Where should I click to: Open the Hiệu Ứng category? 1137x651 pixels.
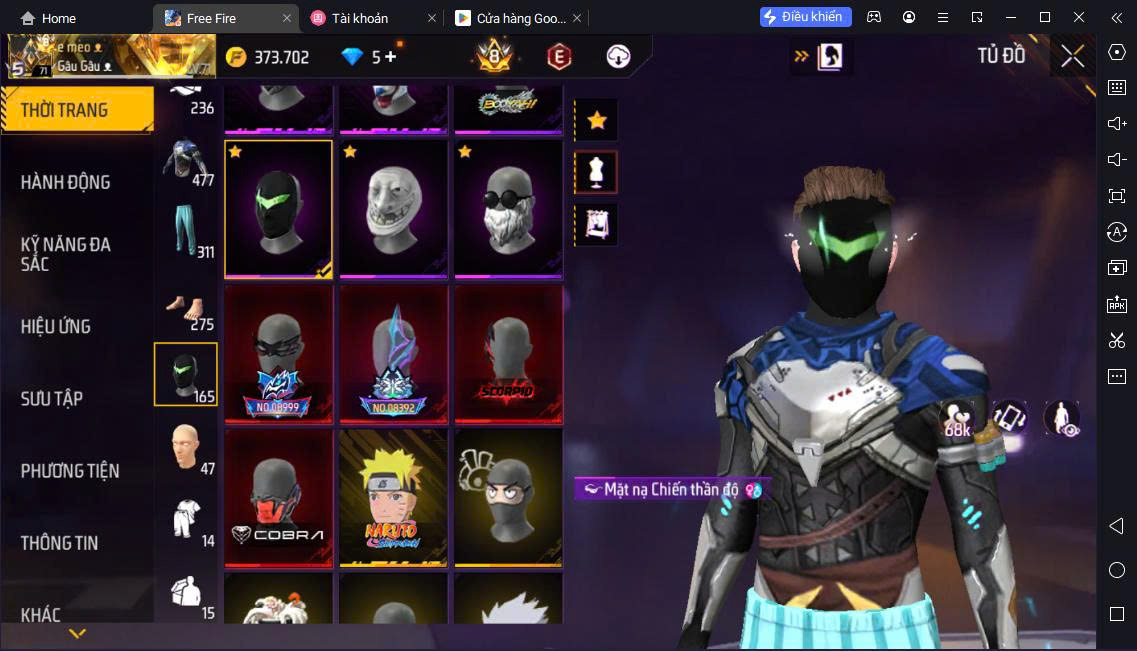tap(56, 326)
